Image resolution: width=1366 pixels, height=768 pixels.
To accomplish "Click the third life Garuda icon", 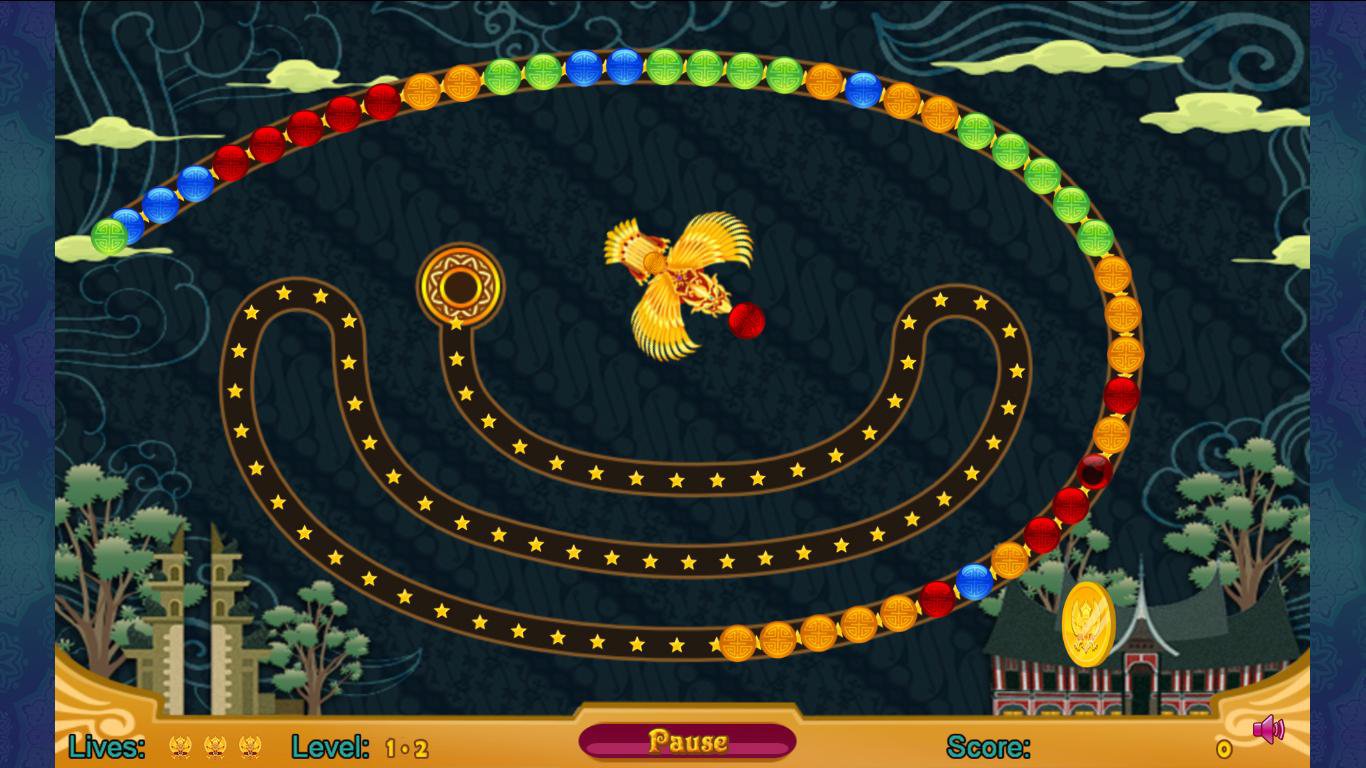I will click(252, 744).
